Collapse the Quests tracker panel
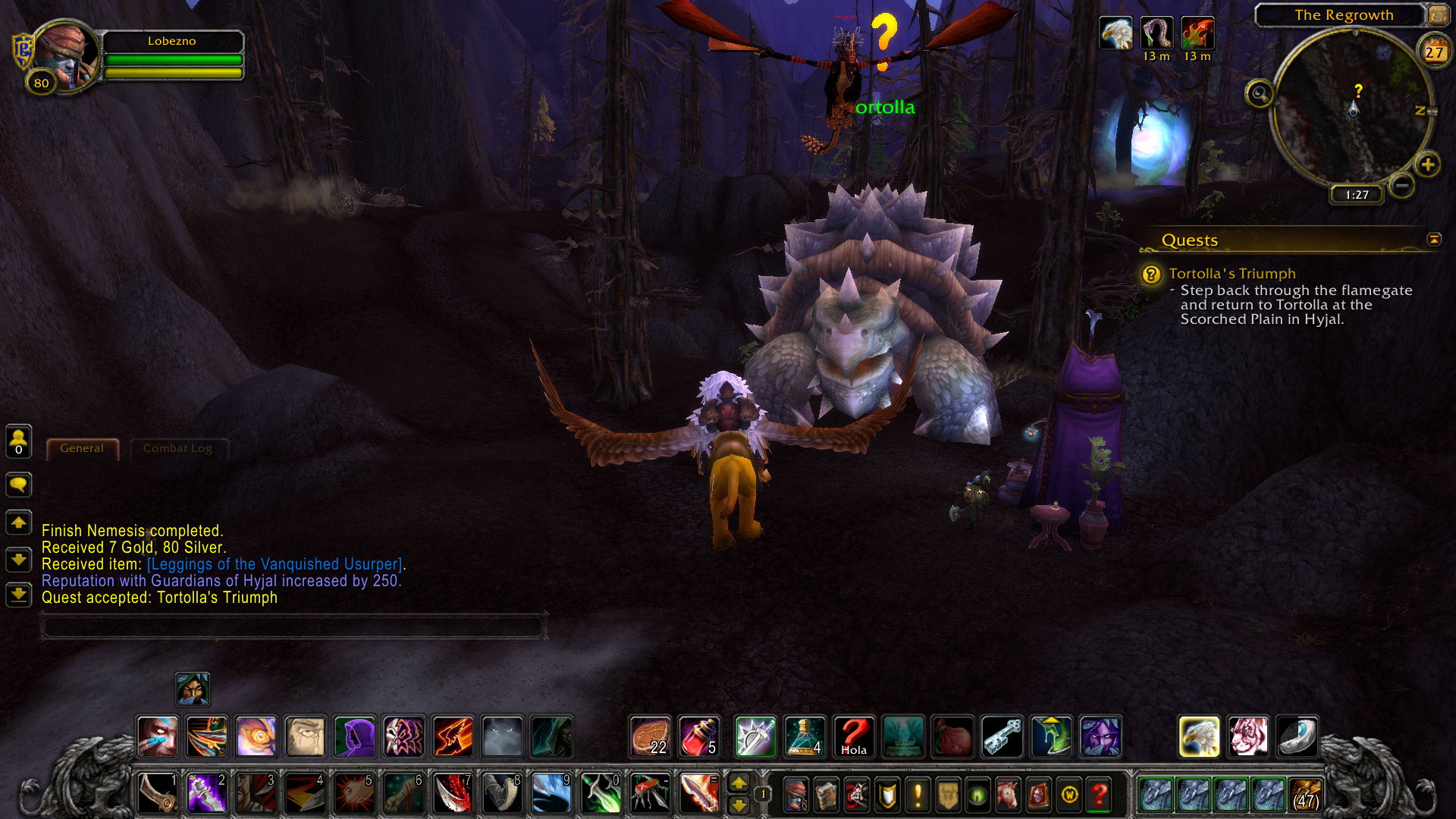Viewport: 1456px width, 819px height. point(1434,240)
